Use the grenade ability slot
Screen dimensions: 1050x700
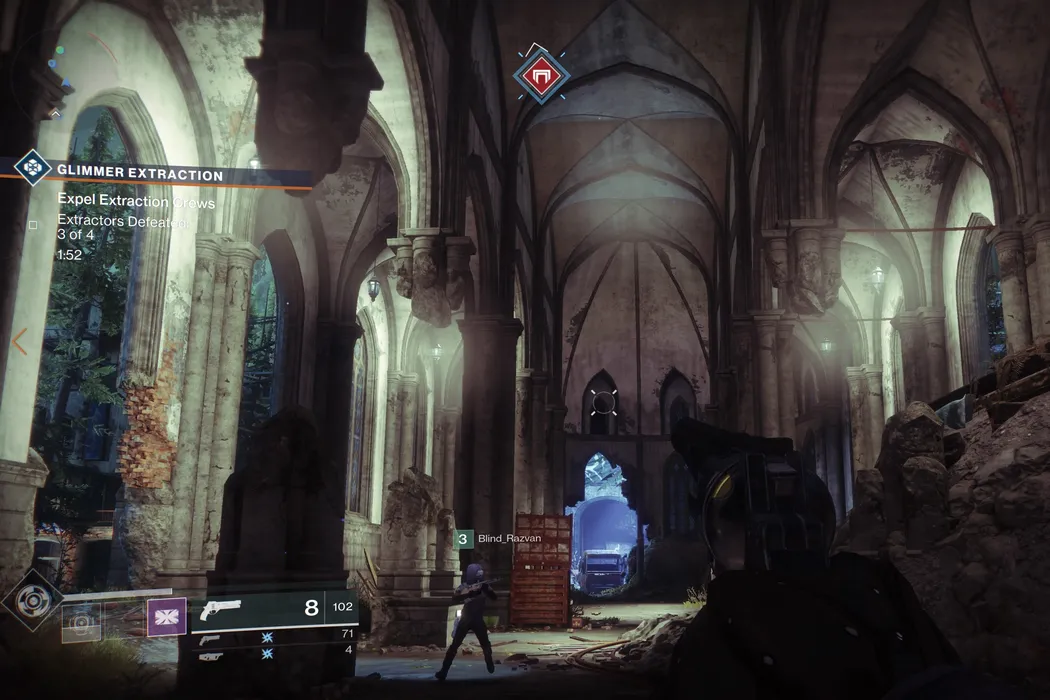[81, 622]
